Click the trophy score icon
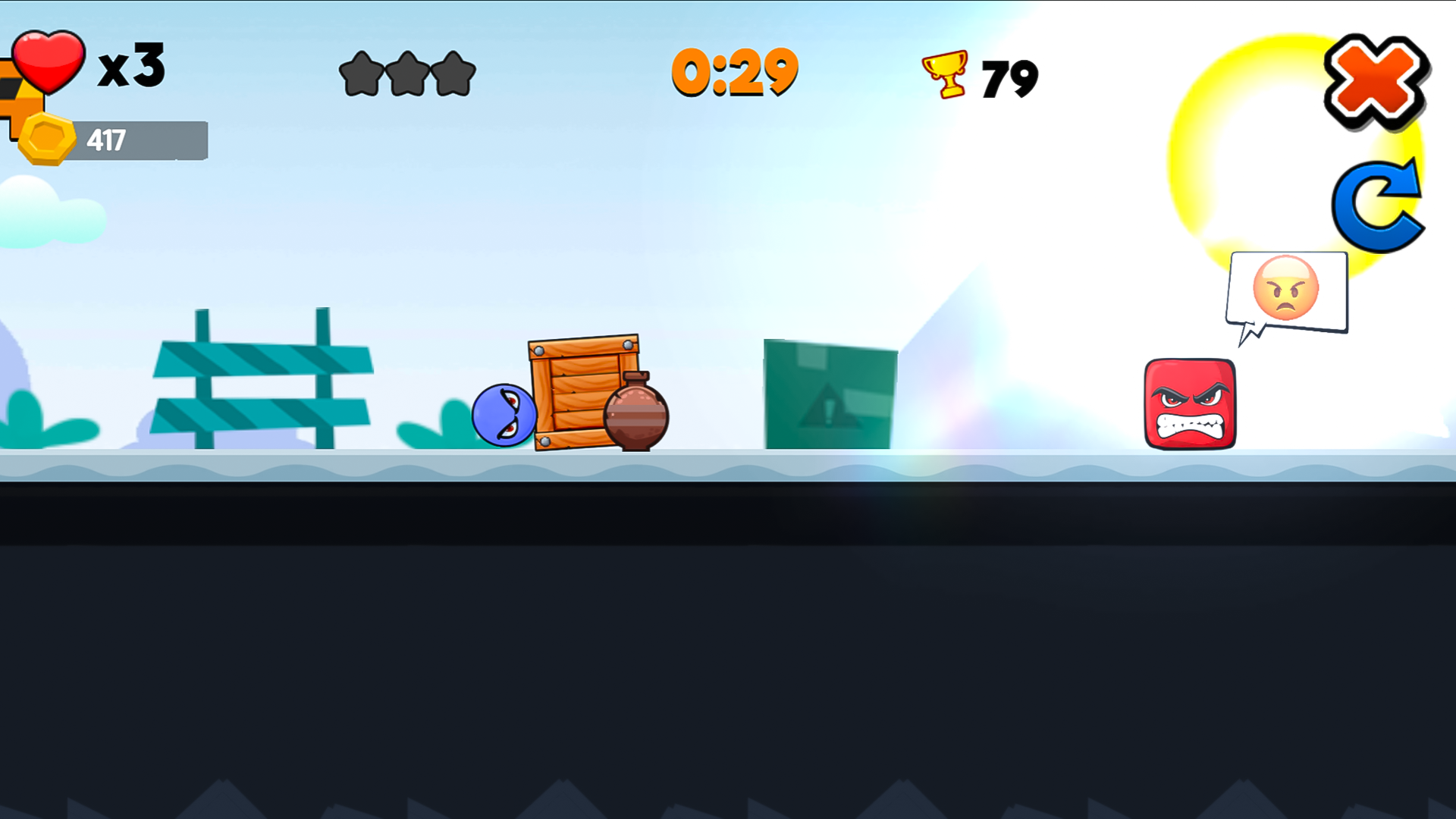This screenshot has width=1456, height=819. (943, 74)
